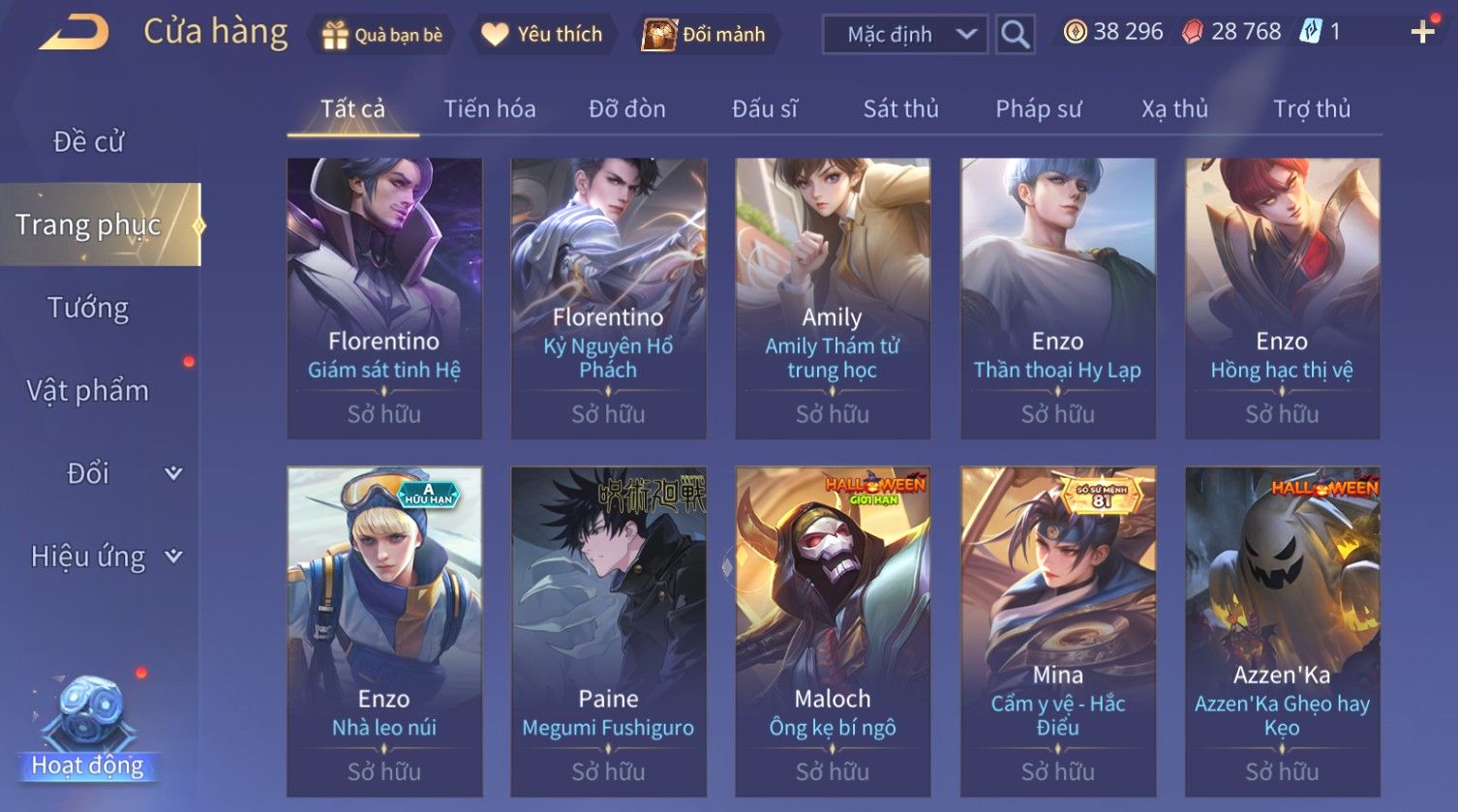Image resolution: width=1458 pixels, height=812 pixels.
Task: Select the Paine Megumi Fushiguro skin card
Action: pyautogui.click(x=608, y=631)
